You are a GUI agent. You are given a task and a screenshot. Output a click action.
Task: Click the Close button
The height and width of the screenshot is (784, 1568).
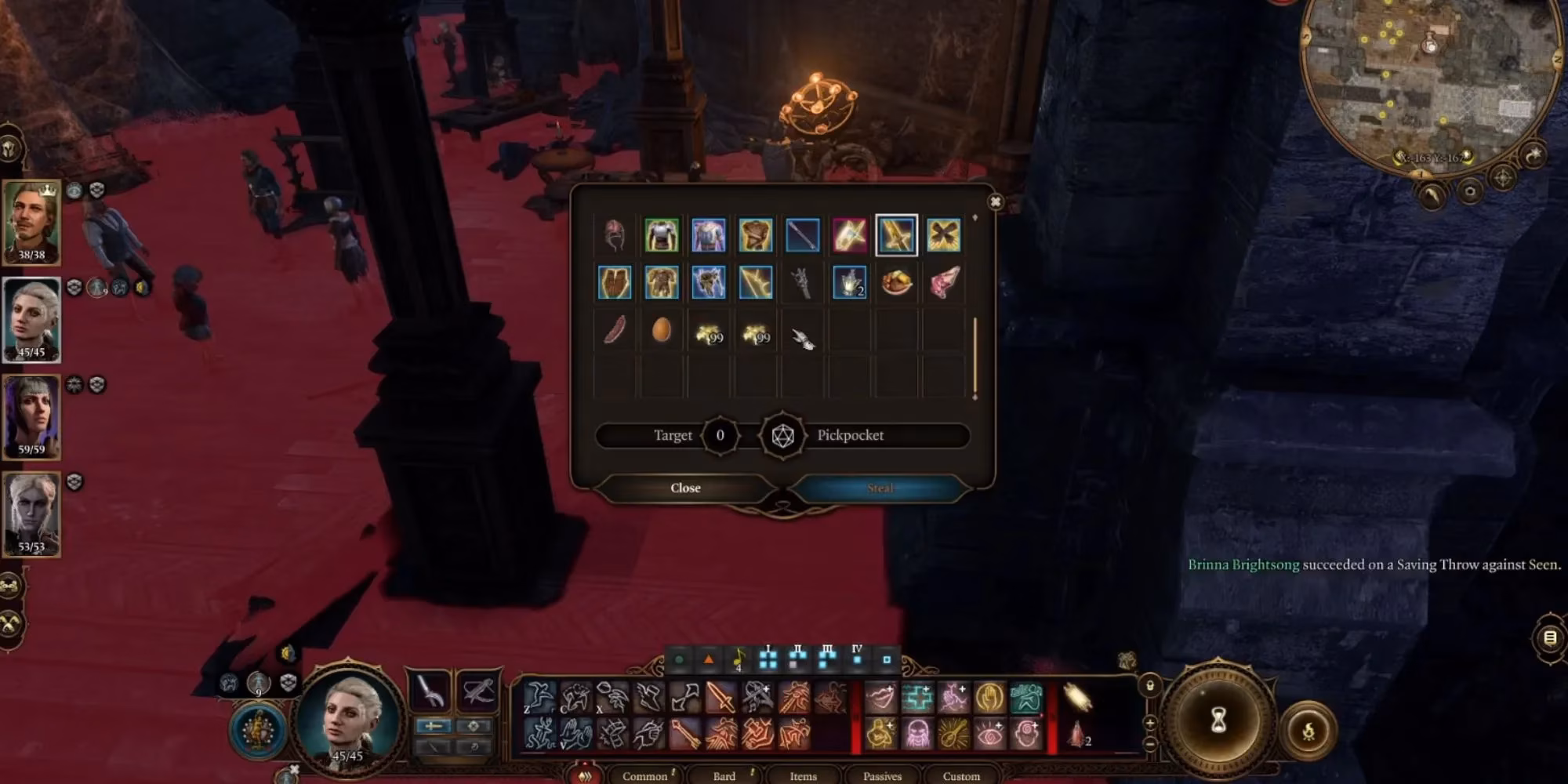tap(686, 488)
